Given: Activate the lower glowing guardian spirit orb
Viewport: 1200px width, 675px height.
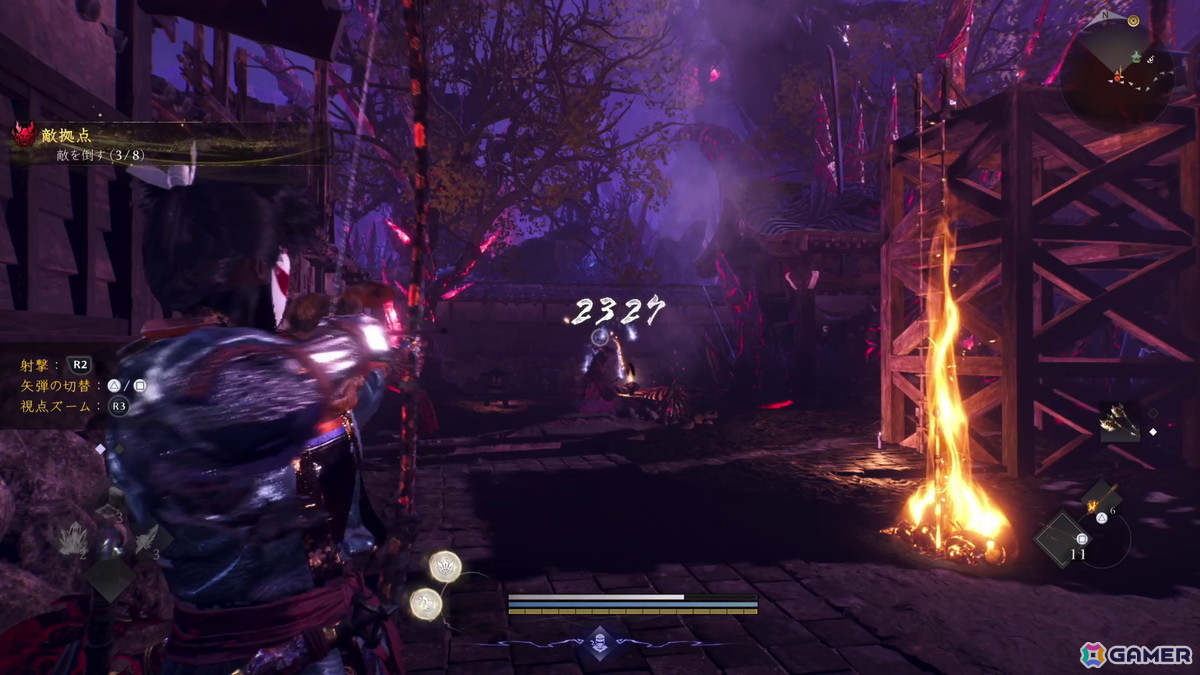Looking at the screenshot, I should (426, 602).
